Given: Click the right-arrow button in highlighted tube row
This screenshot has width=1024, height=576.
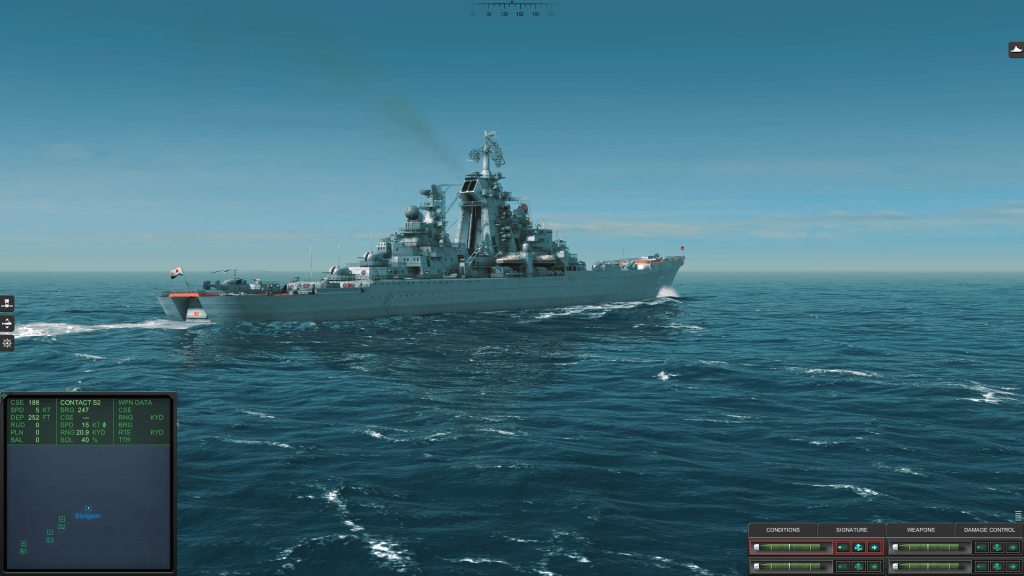Looking at the screenshot, I should 874,547.
